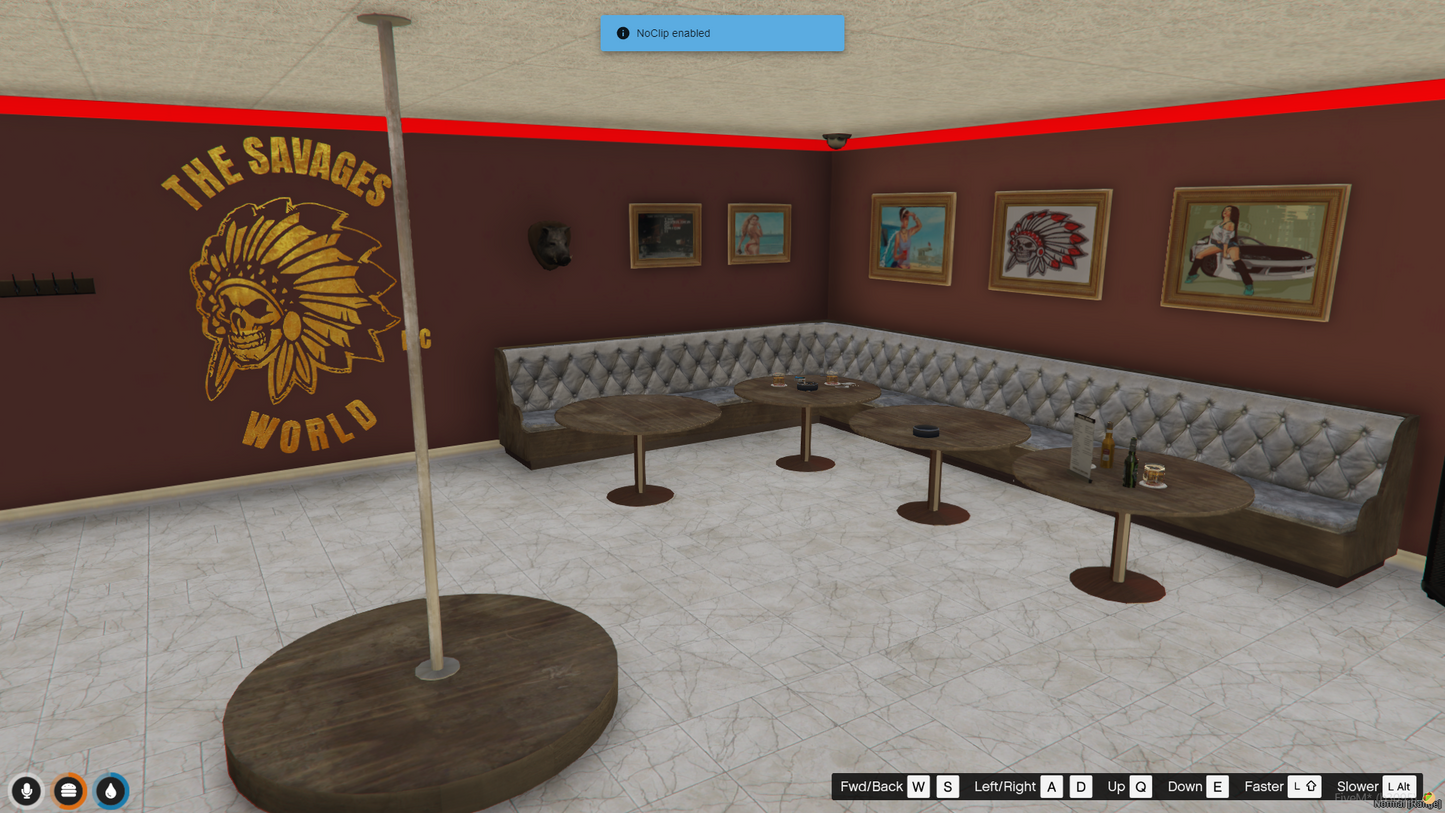This screenshot has height=813, width=1445.
Task: Dismiss the NoClip enabled notification
Action: 722,33
